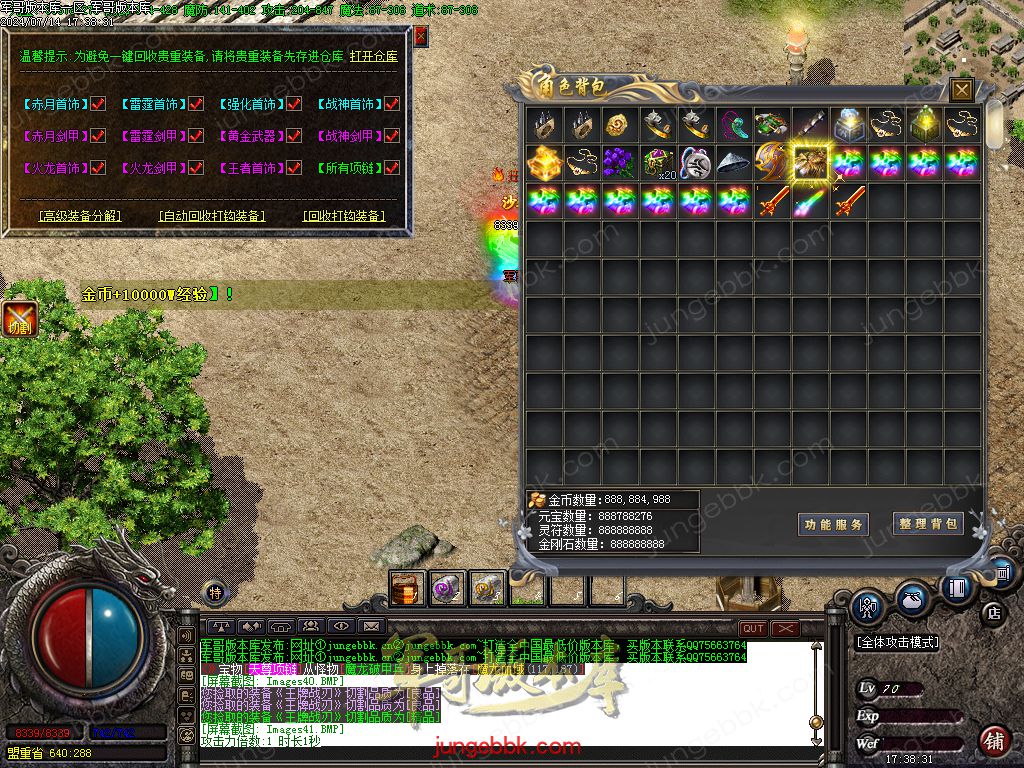Screen dimensions: 1024x768
Task: Open the warehouse via 打开仓库 link
Action: click(373, 57)
